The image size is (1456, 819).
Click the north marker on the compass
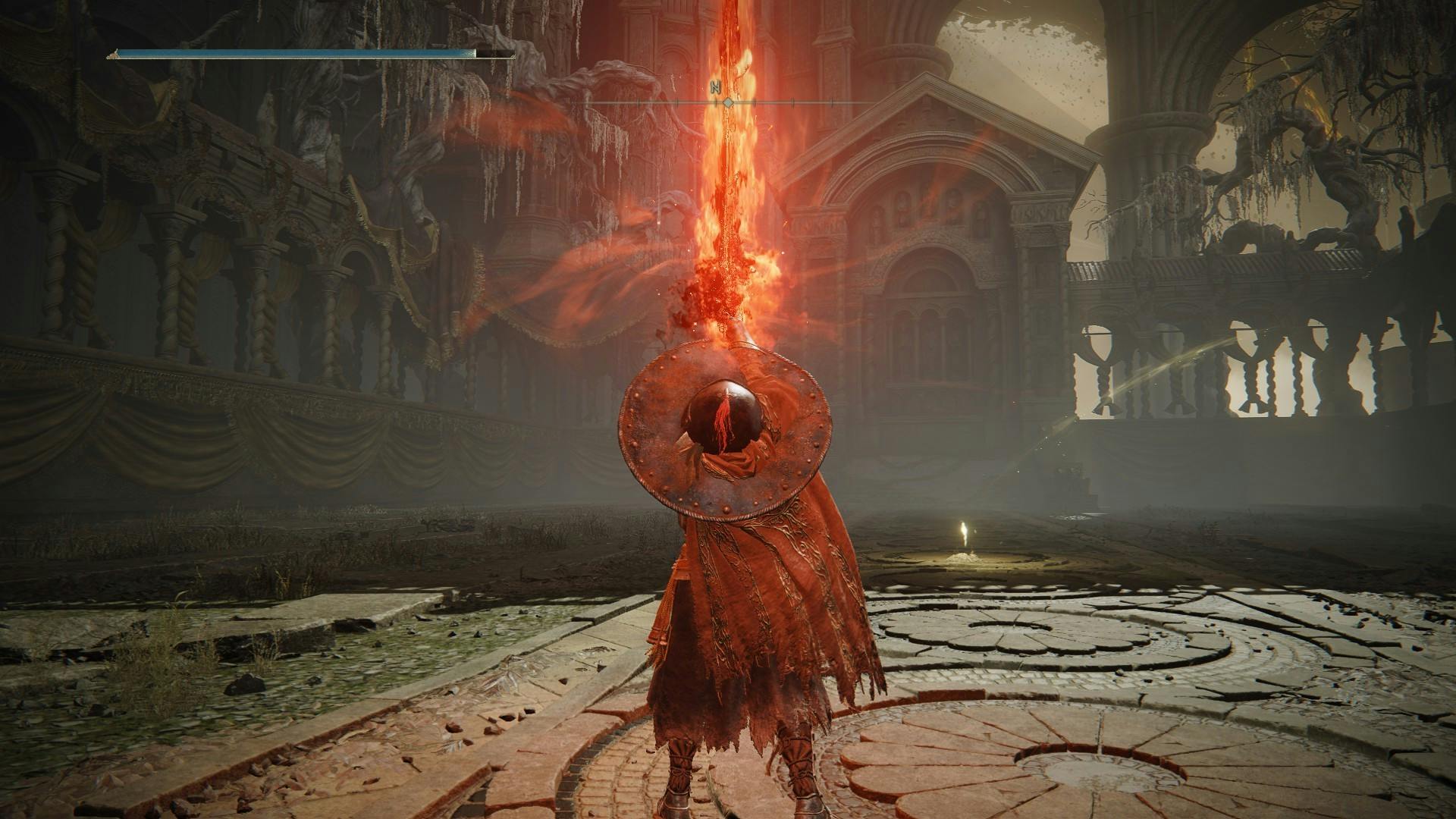[714, 87]
